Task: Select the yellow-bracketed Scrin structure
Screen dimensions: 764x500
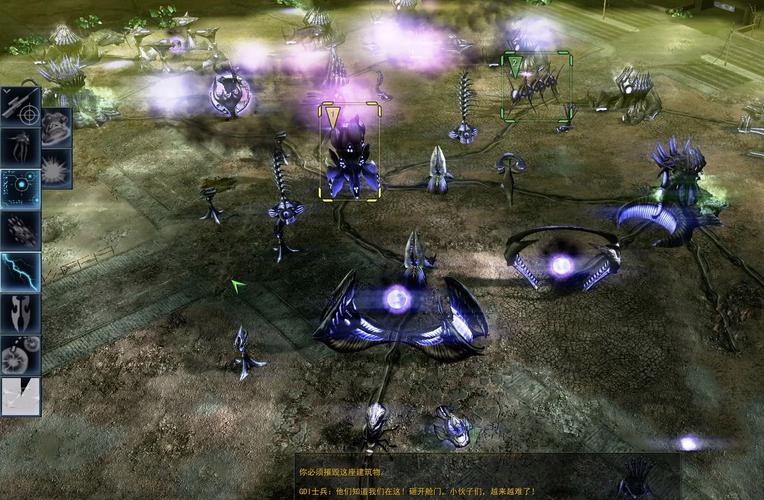Action: pos(349,150)
